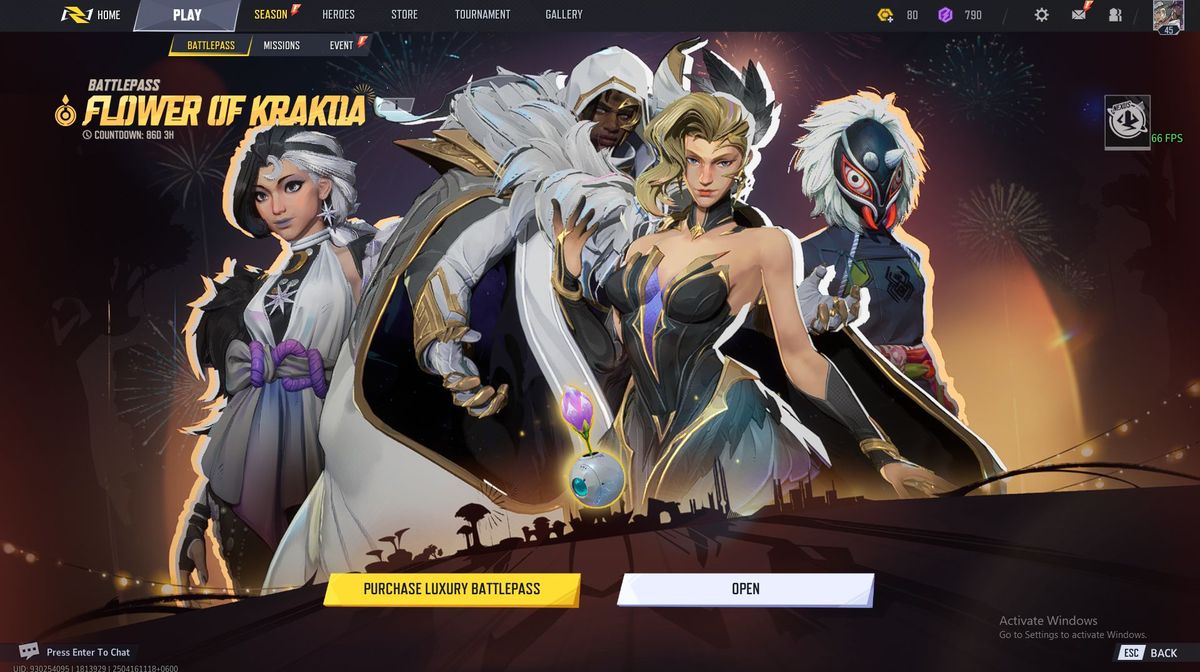Click the Open button
Image resolution: width=1200 pixels, height=672 pixels.
coord(745,589)
